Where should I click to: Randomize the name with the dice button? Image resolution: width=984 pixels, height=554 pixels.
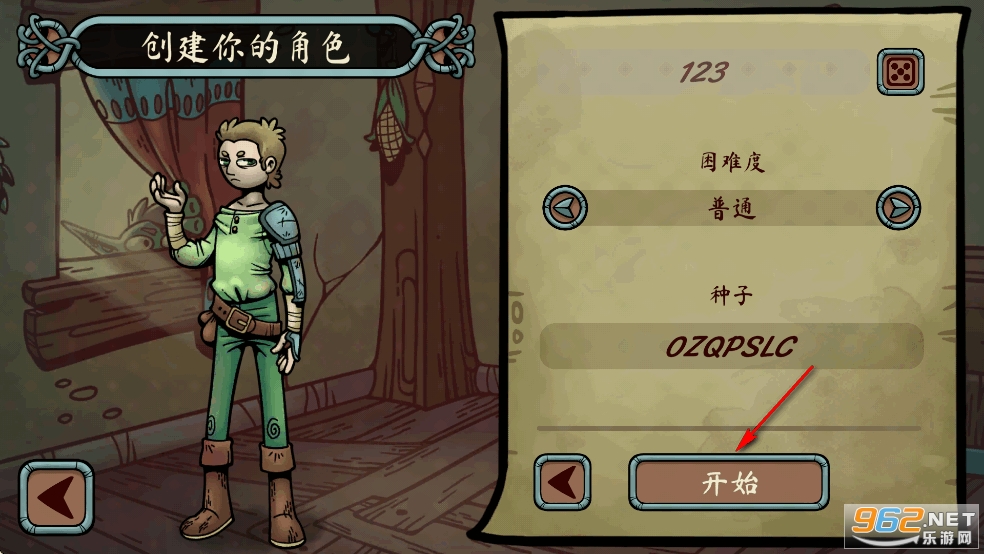pos(900,73)
